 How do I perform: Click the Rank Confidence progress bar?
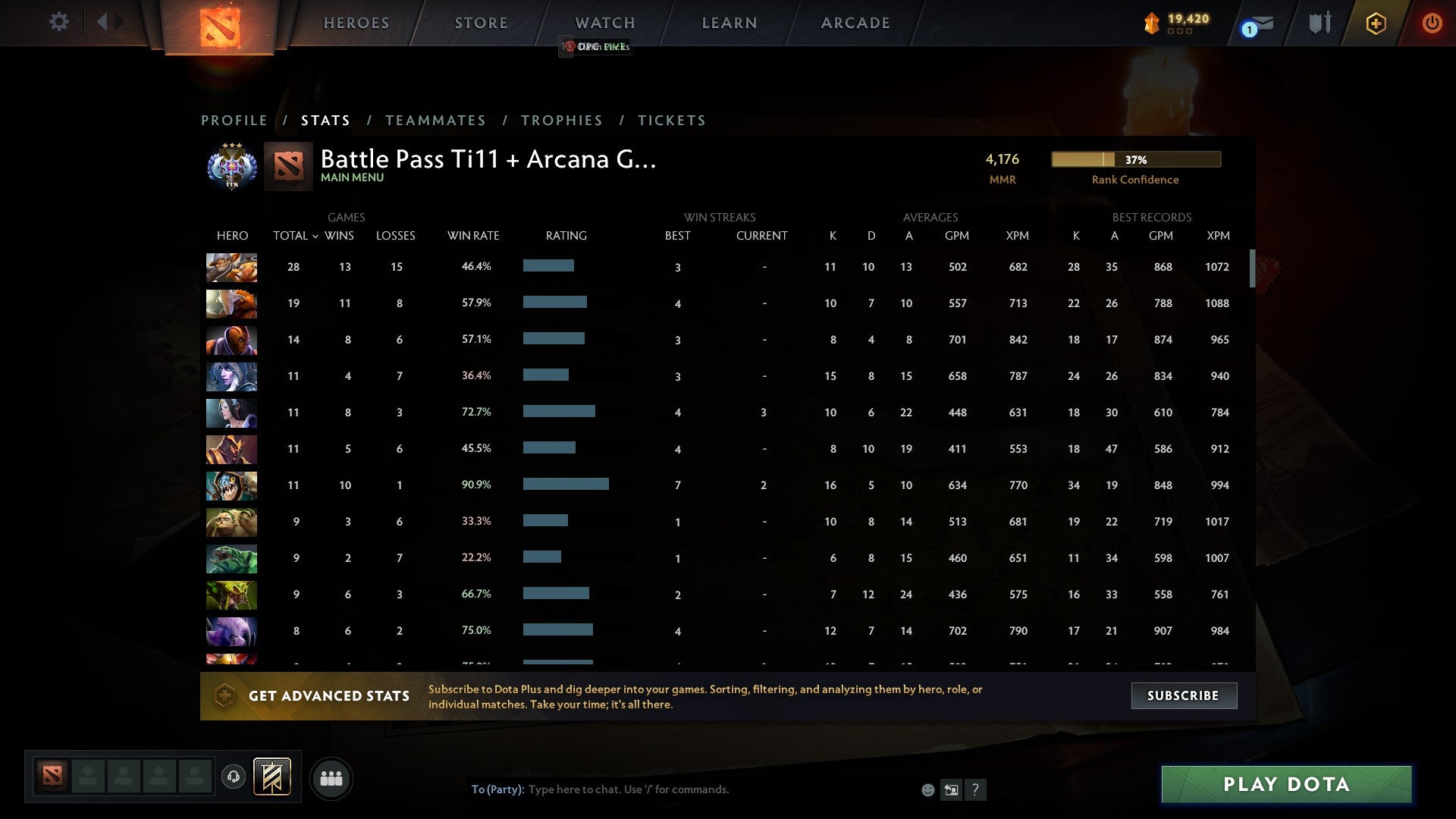(1135, 159)
